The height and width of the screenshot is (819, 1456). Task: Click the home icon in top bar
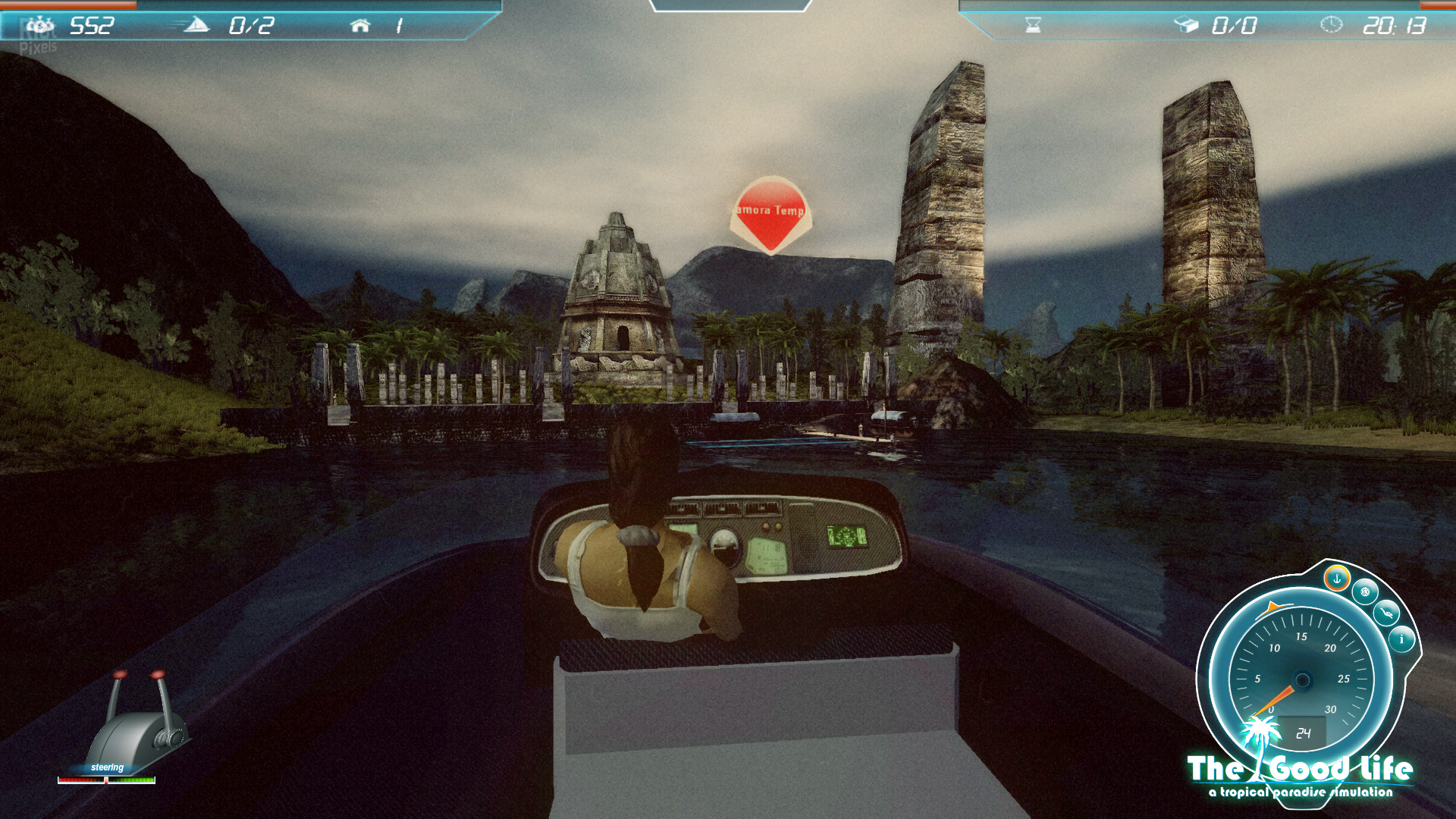click(360, 26)
